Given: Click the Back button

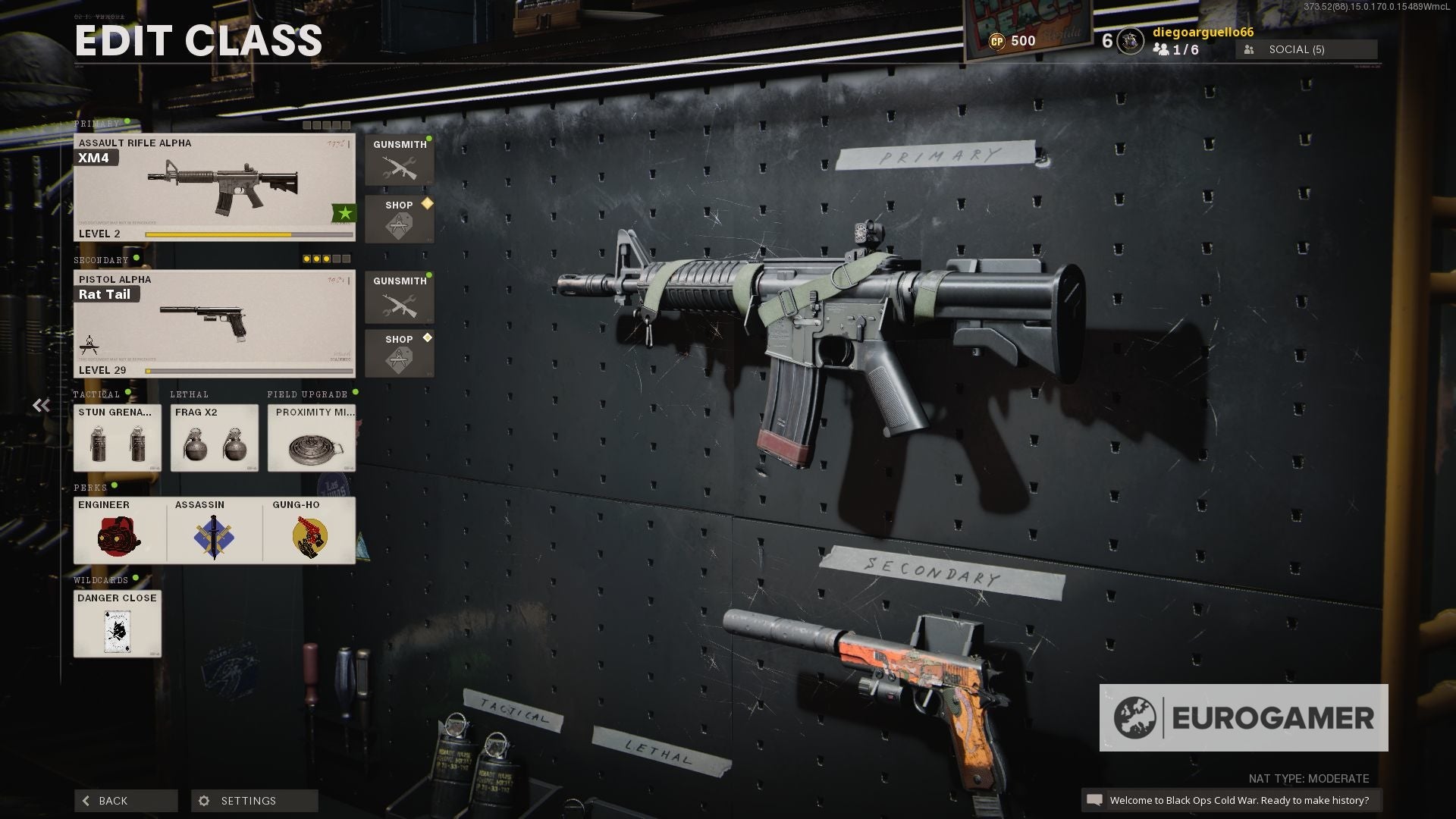Looking at the screenshot, I should [125, 800].
